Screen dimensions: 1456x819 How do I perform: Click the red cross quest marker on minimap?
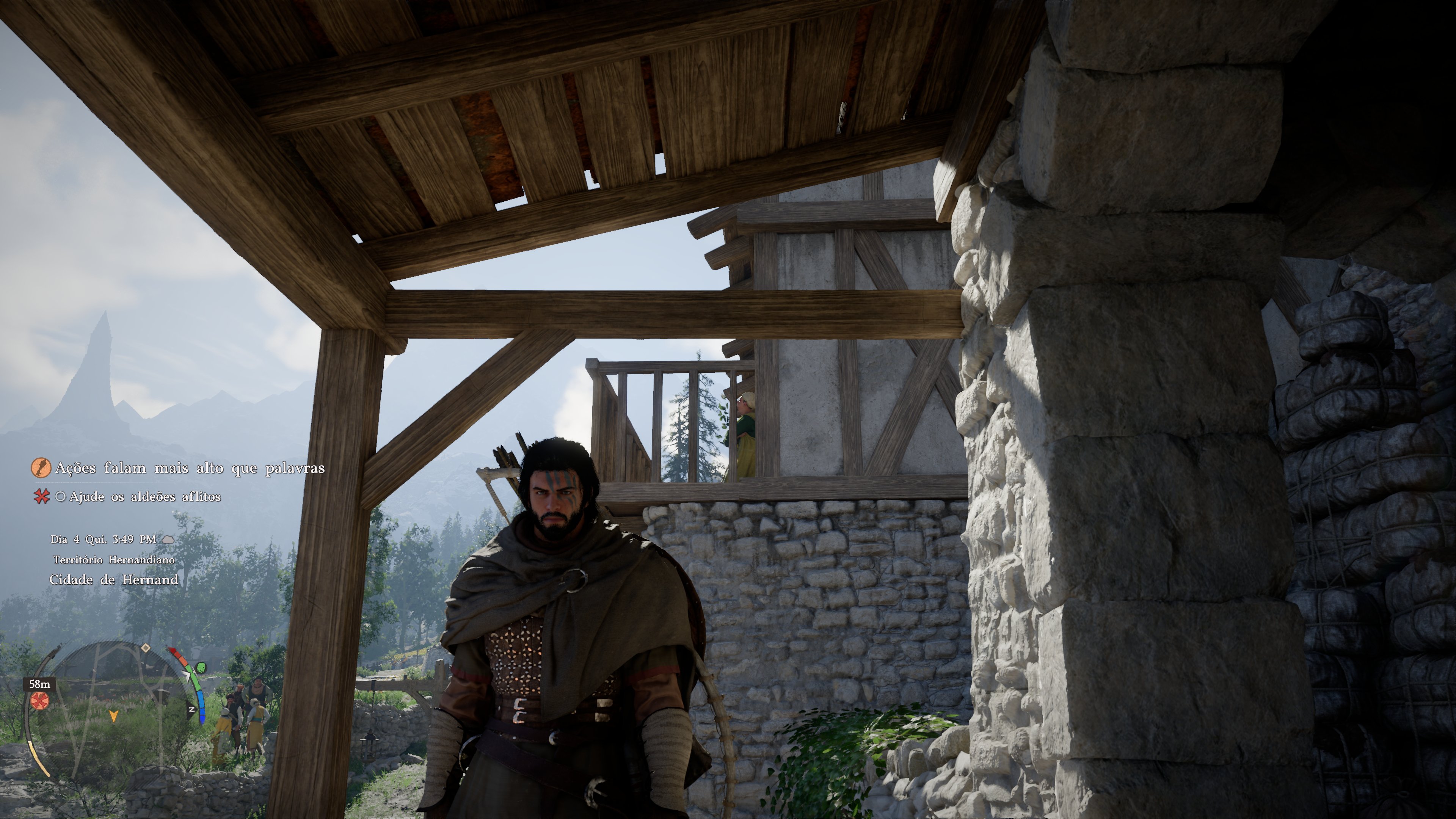pos(39,701)
